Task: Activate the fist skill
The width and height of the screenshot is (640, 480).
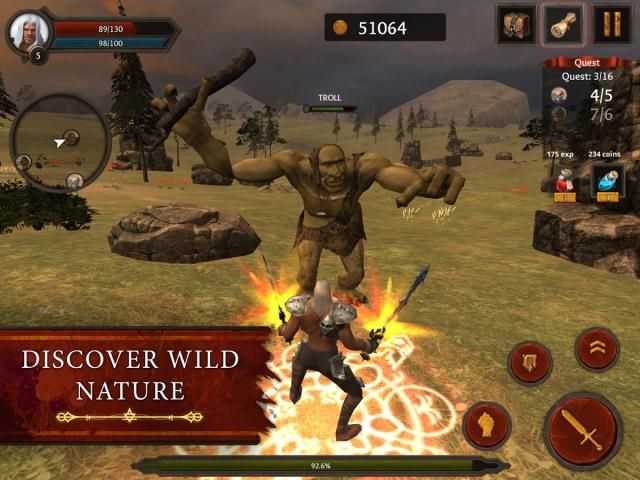Action: [x=487, y=425]
